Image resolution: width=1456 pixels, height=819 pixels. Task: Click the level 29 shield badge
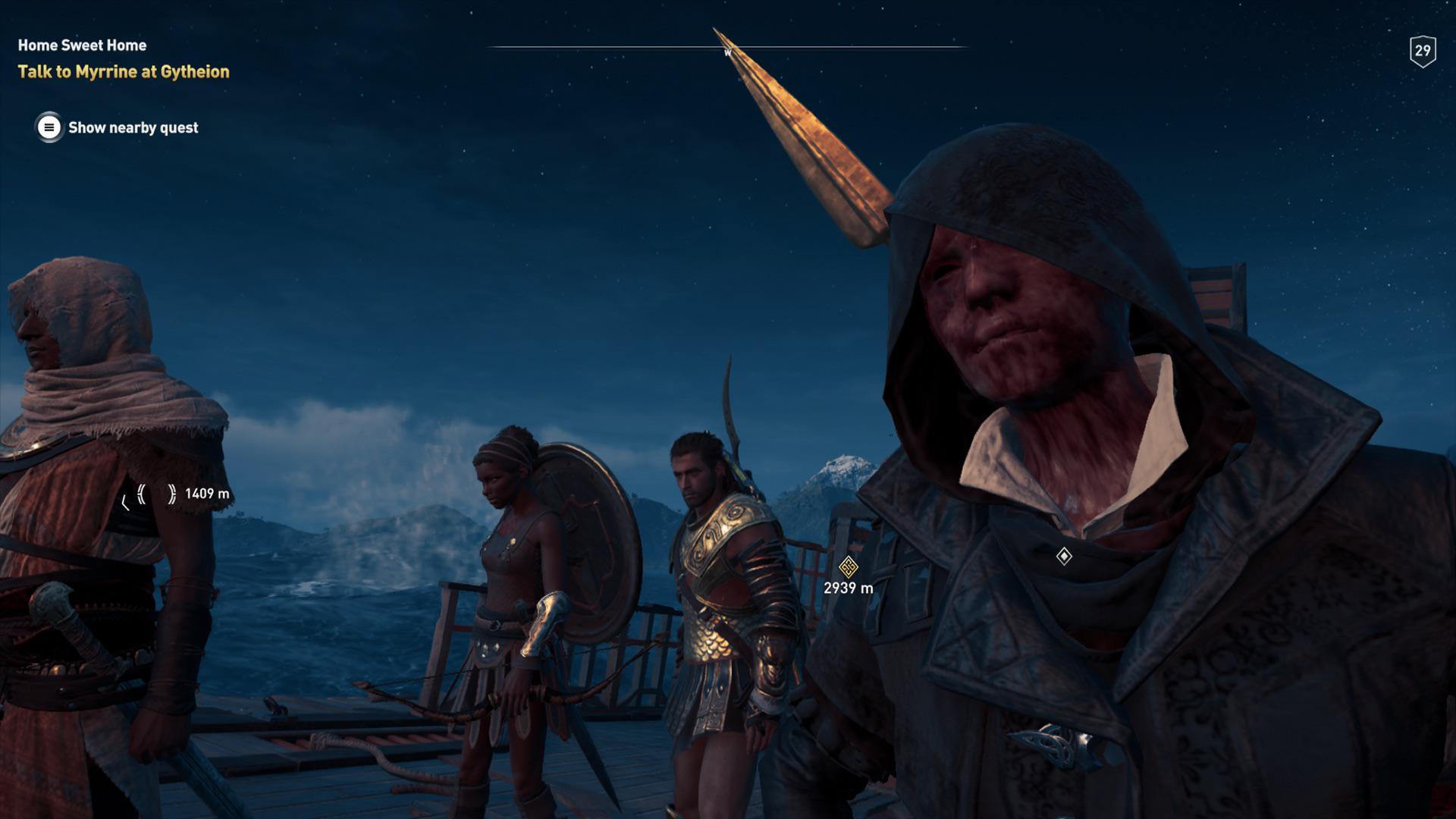click(x=1422, y=52)
